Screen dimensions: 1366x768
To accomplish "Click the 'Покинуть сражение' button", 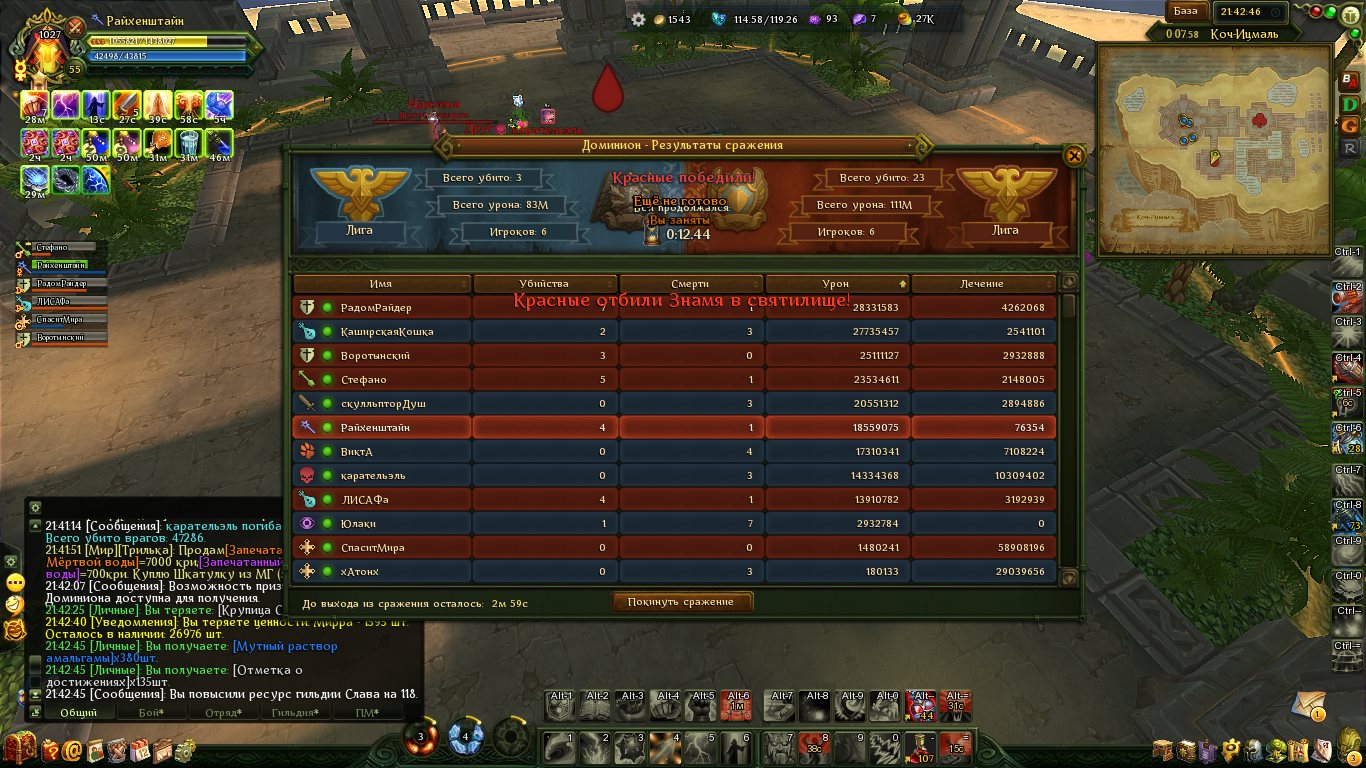I will point(681,602).
